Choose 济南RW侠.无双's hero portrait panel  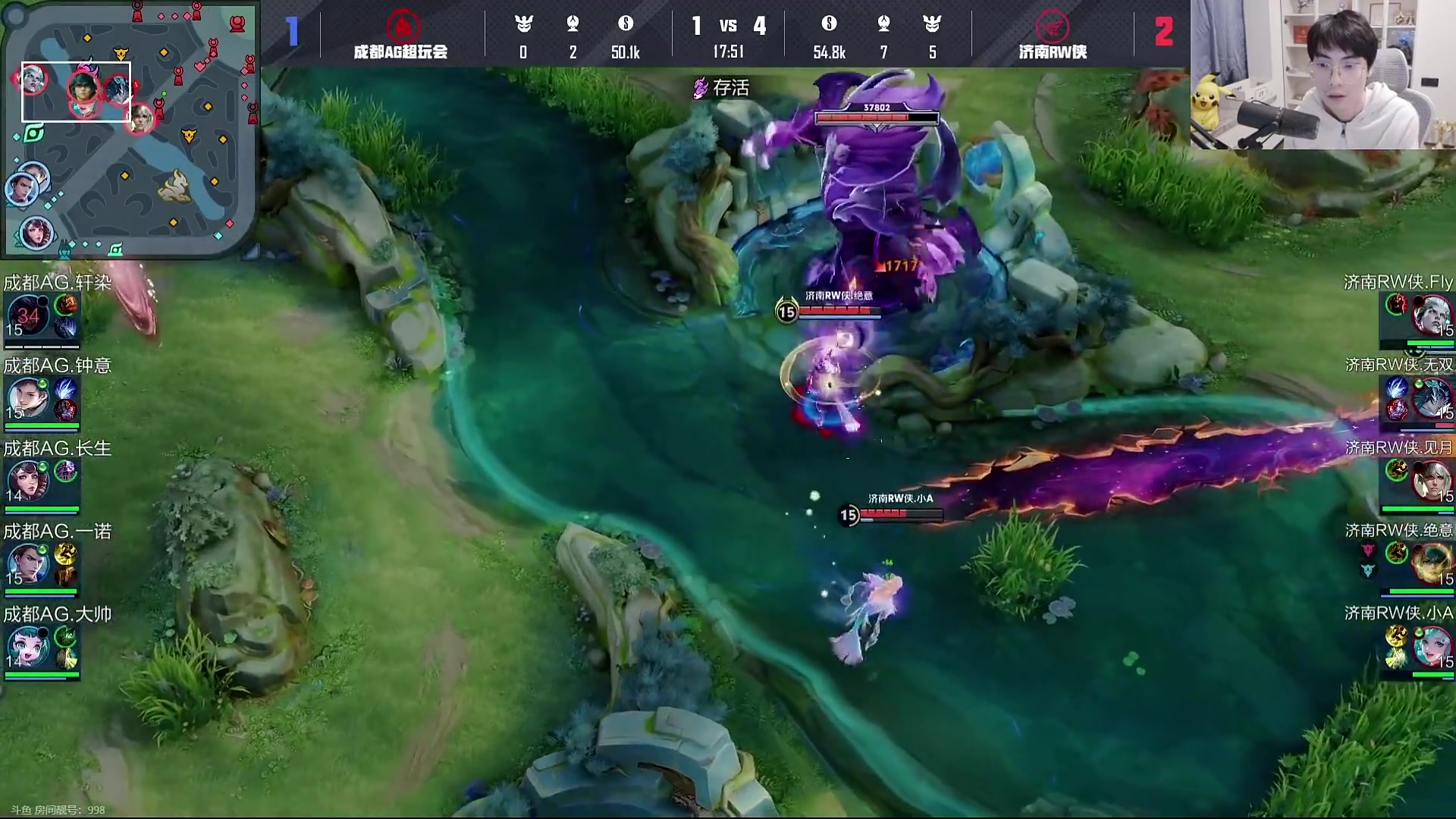[1431, 398]
